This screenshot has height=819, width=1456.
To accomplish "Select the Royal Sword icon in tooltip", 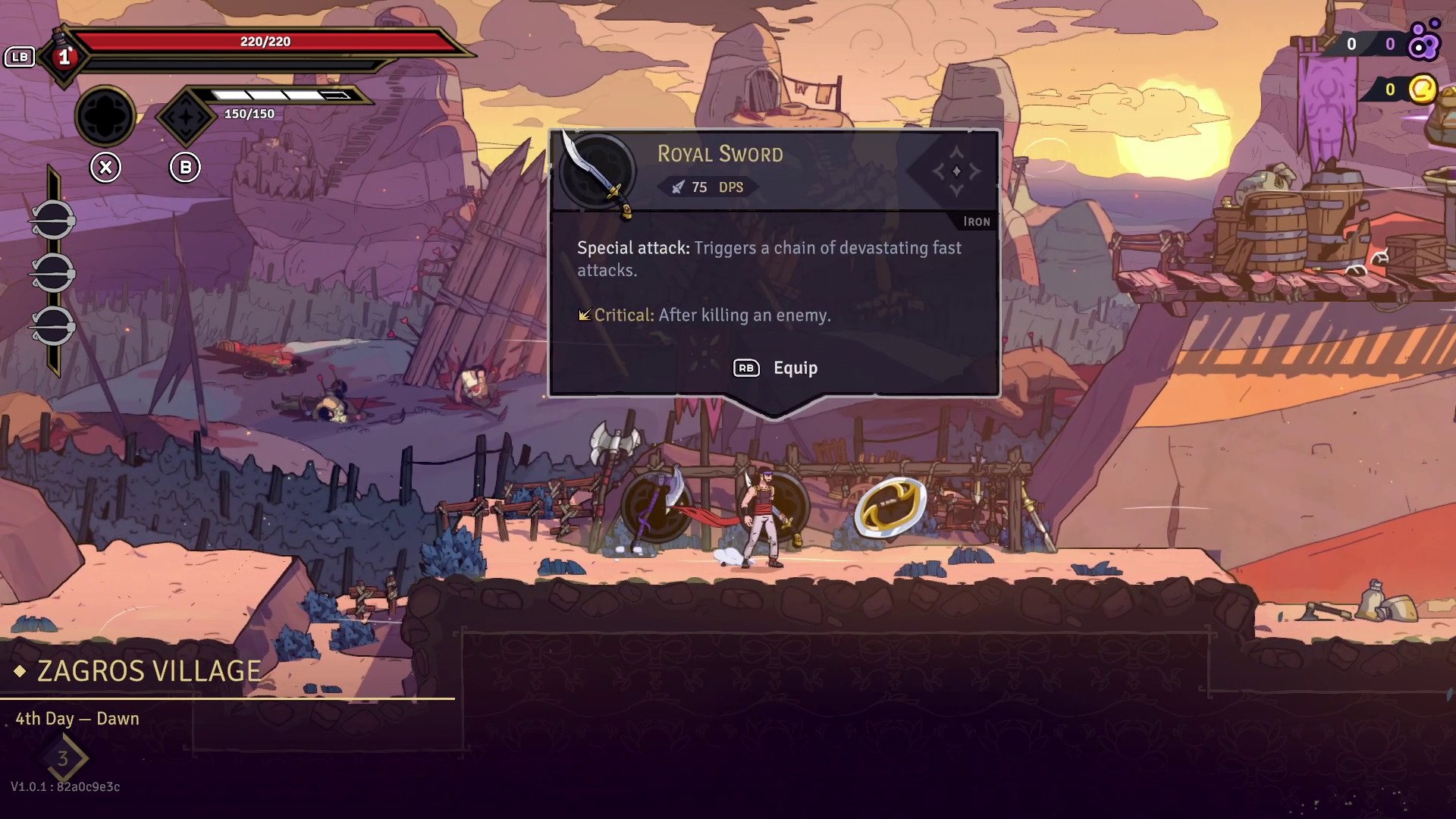I will 598,172.
